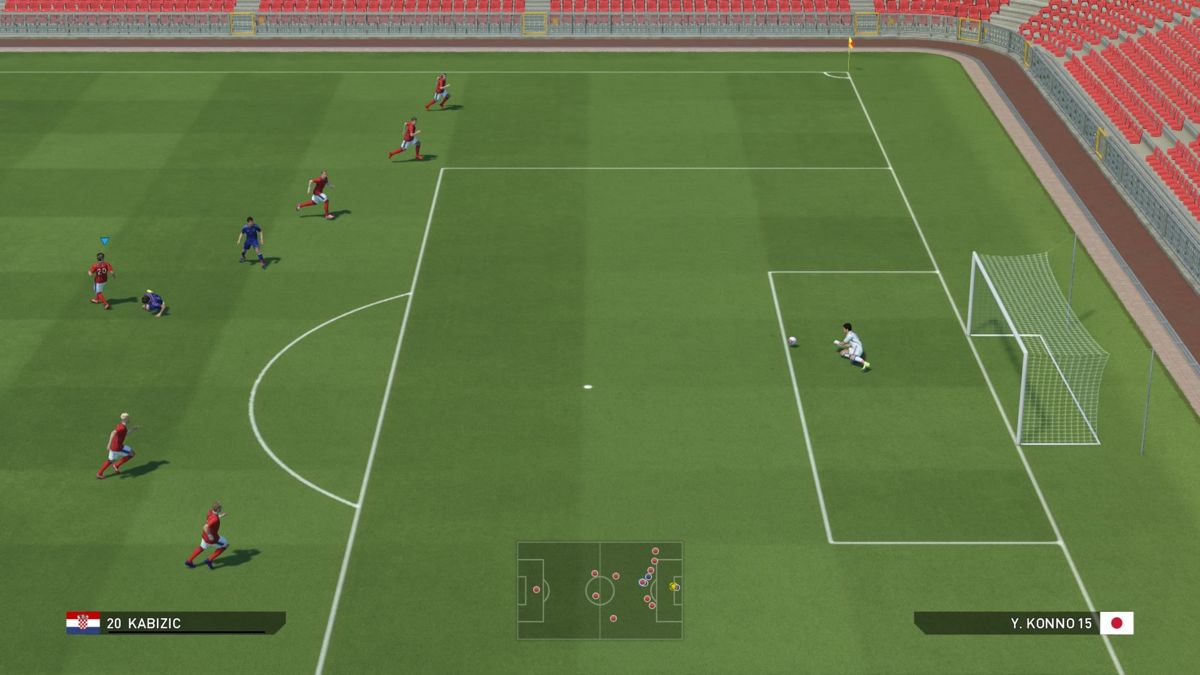Click the pitch radar minimap
The height and width of the screenshot is (675, 1200).
(x=599, y=590)
